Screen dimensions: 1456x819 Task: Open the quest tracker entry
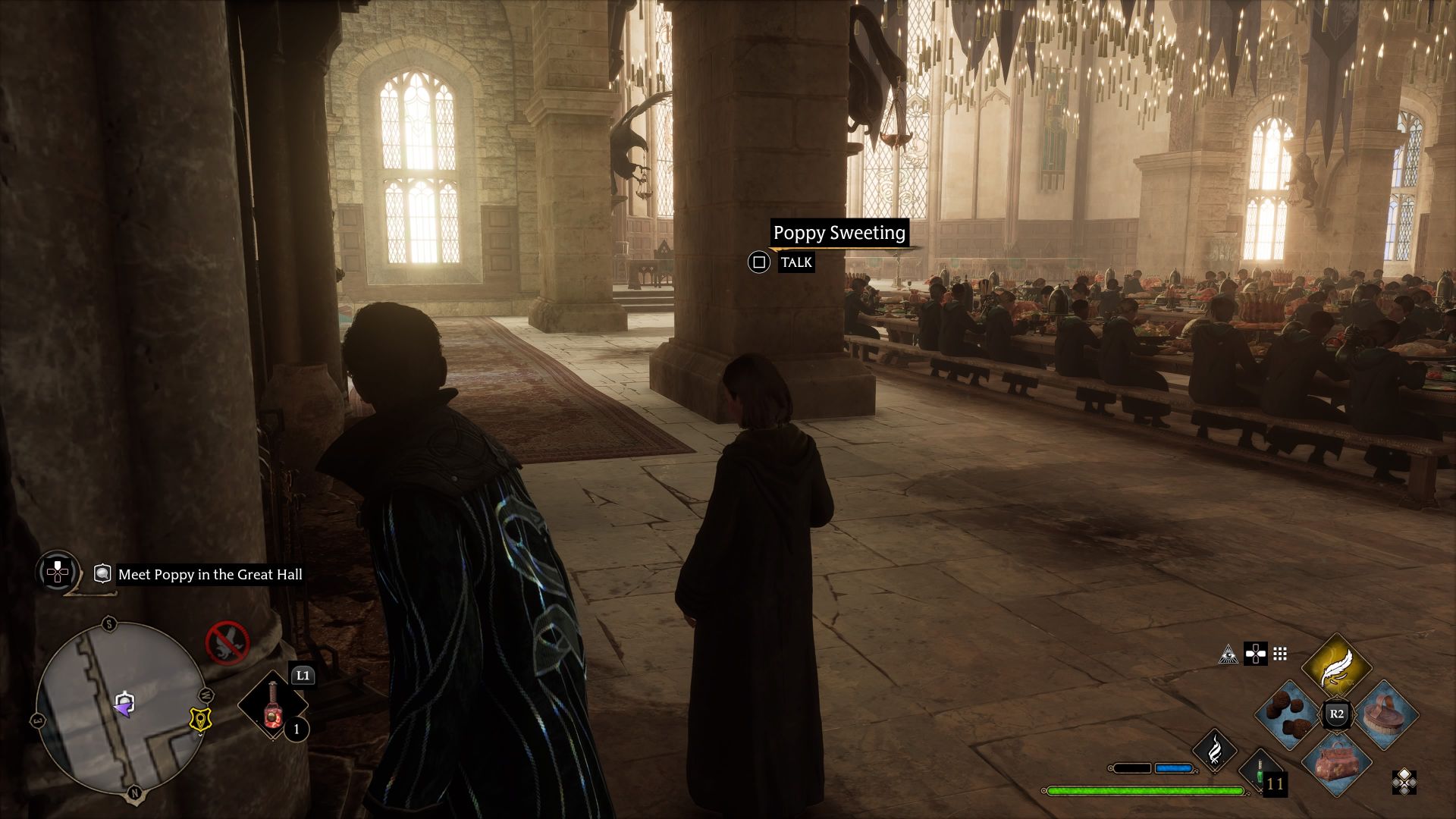tap(209, 575)
